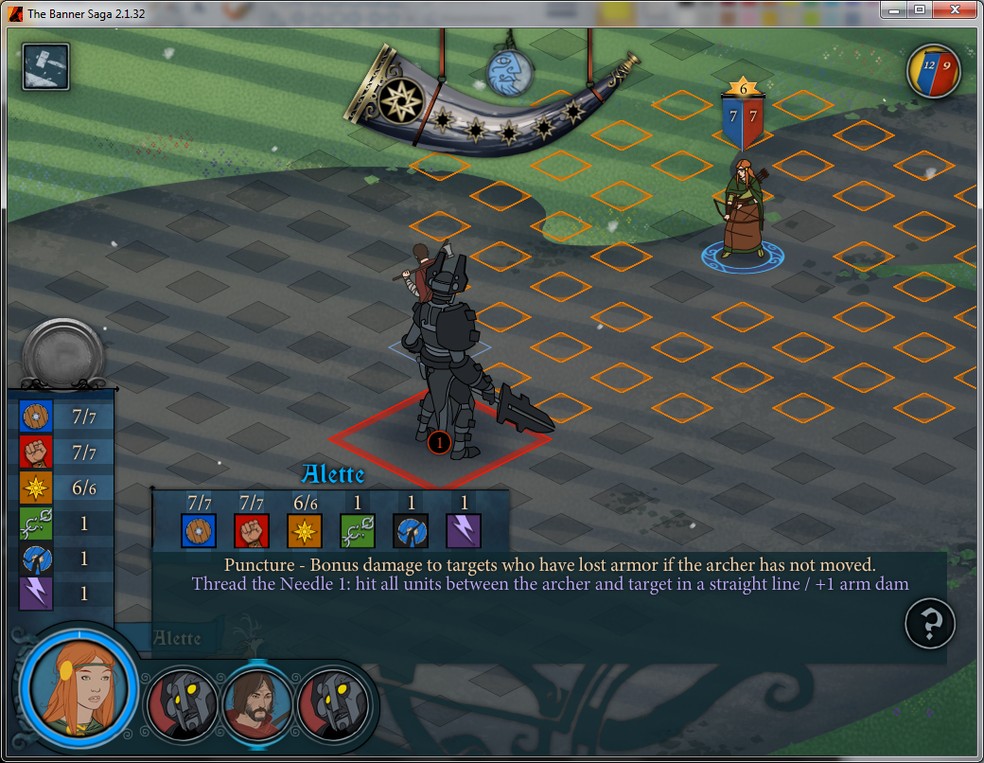Minimize the game window
Viewport: 984px width, 763px height.
pyautogui.click(x=894, y=10)
